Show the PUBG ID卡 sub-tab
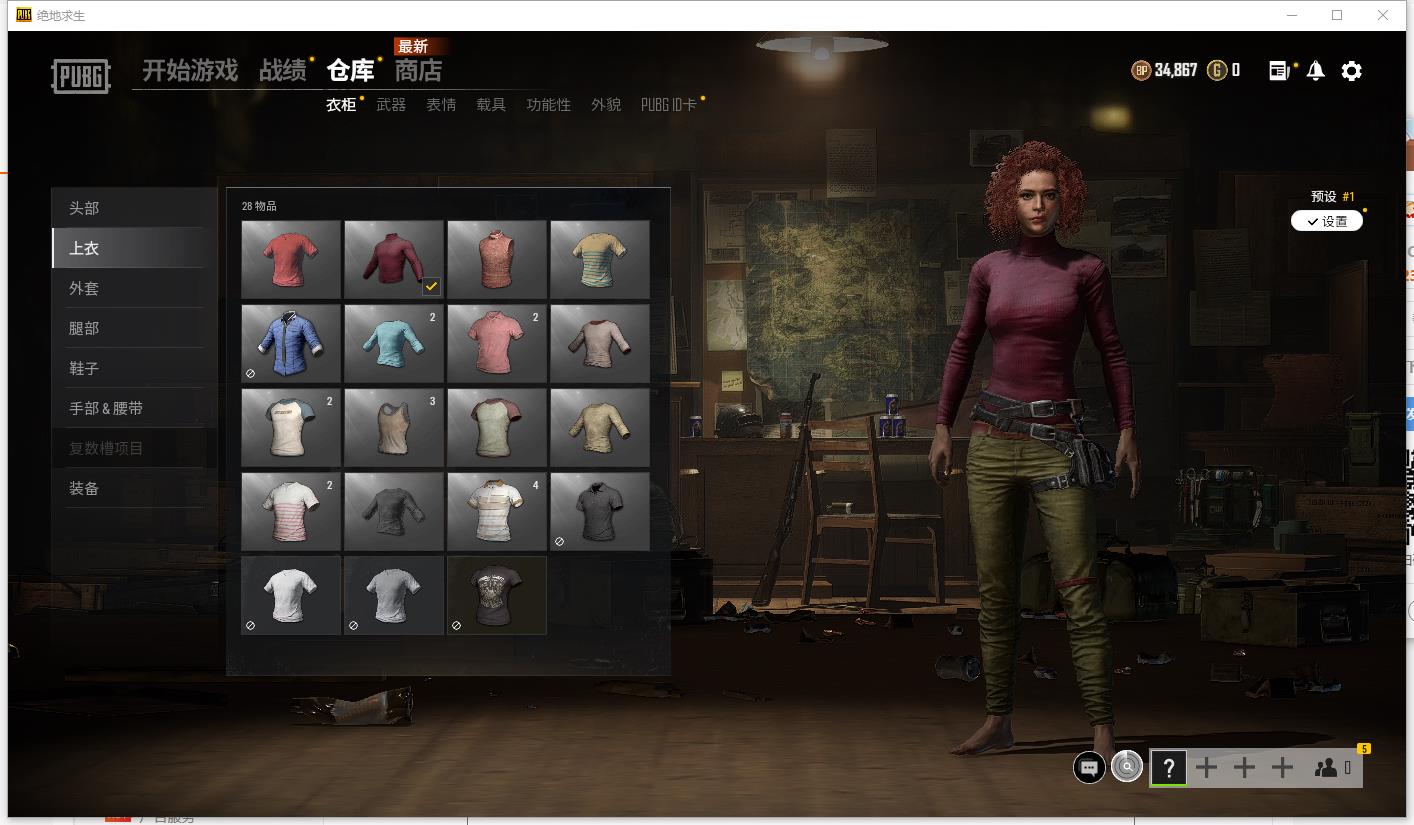Image resolution: width=1414 pixels, height=825 pixels. 669,105
